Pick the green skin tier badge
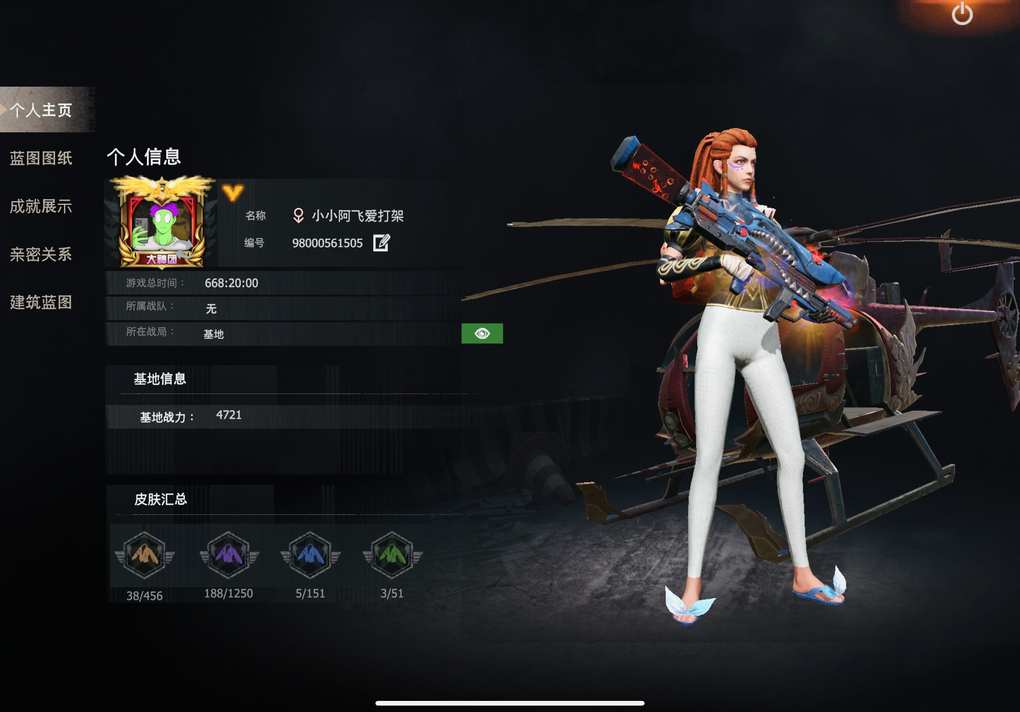This screenshot has width=1020, height=712. 393,554
